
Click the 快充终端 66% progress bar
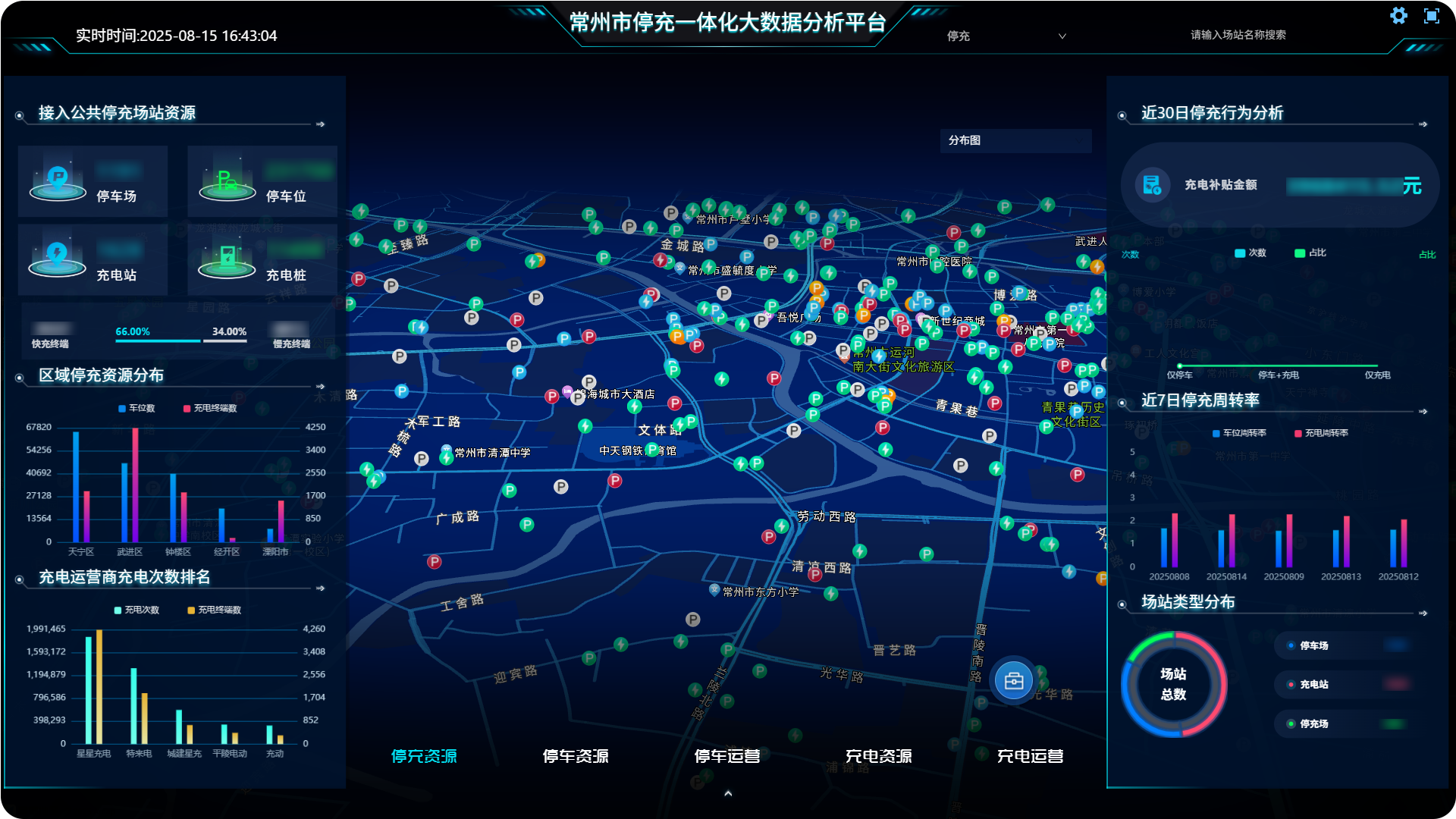pyautogui.click(x=157, y=343)
